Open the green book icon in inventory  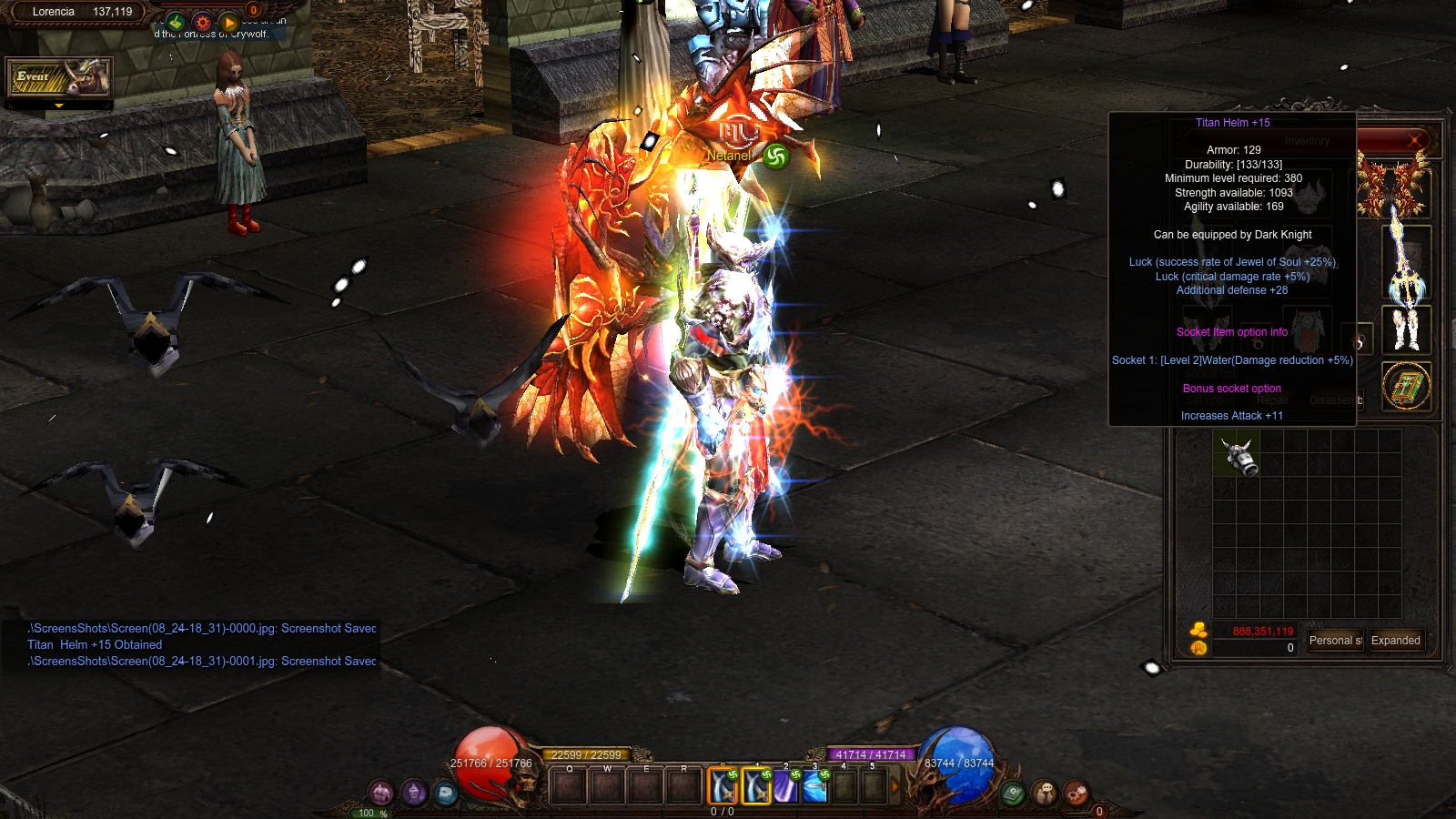pyautogui.click(x=1406, y=387)
